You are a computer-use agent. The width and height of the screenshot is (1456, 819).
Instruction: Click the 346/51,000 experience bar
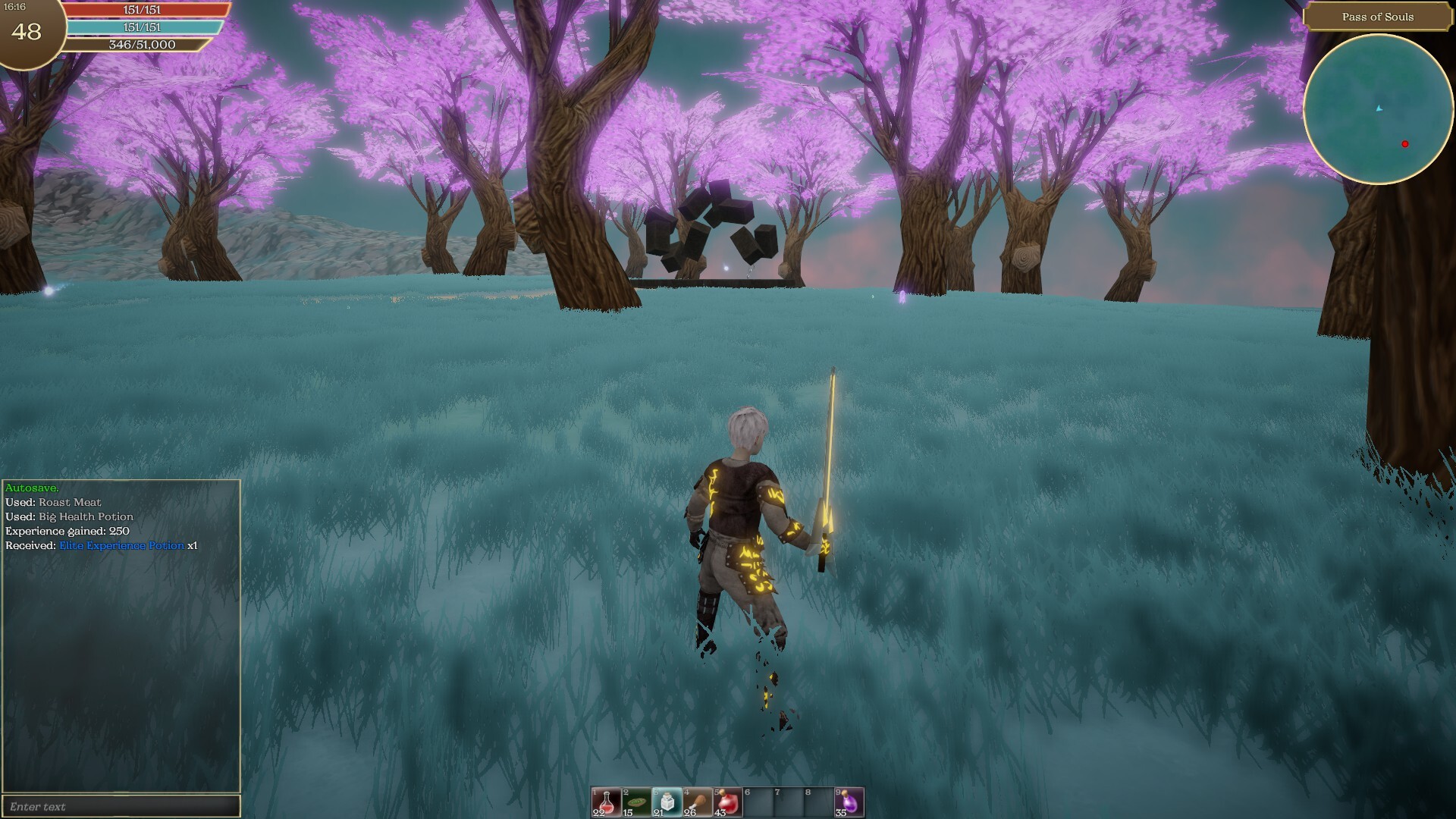(x=143, y=45)
